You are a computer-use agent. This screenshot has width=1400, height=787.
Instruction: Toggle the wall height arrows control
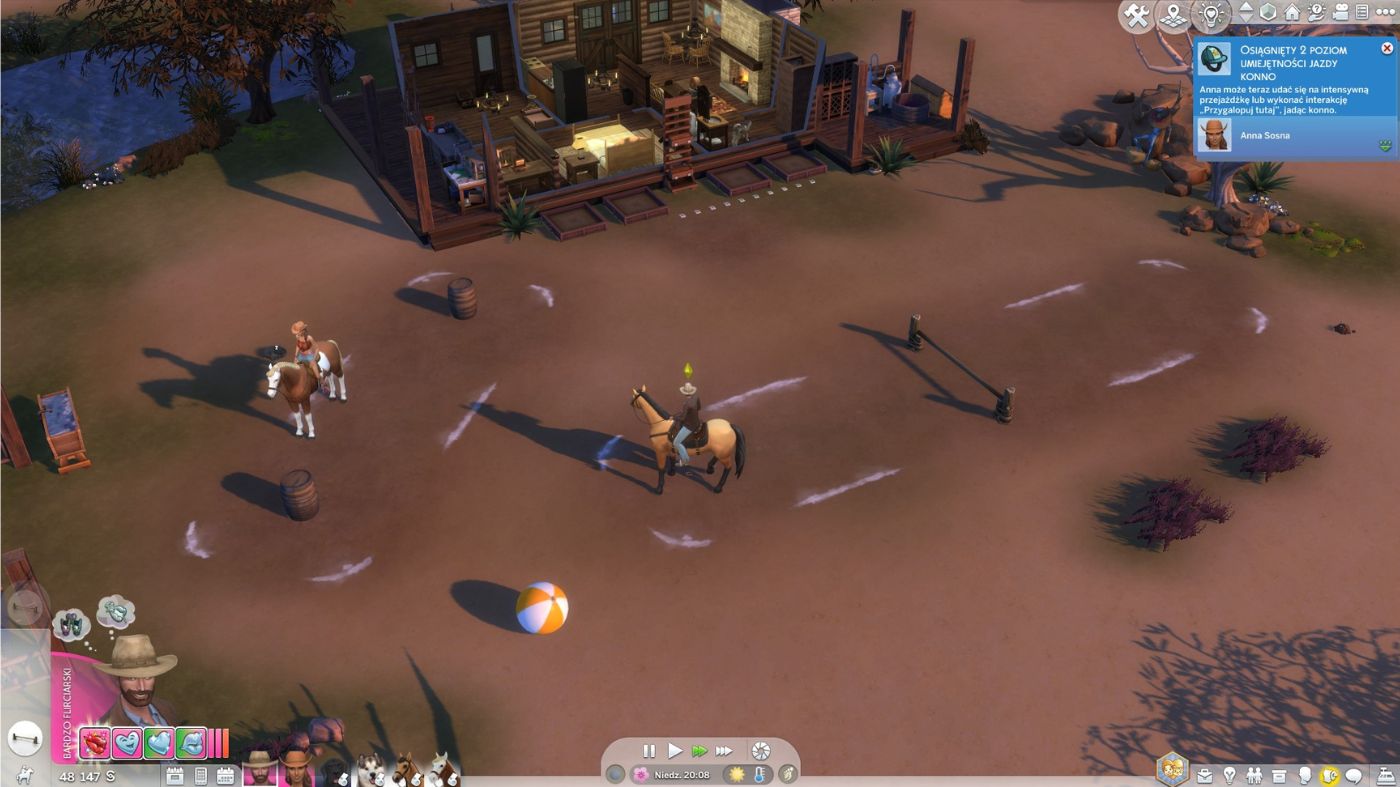tap(1246, 13)
